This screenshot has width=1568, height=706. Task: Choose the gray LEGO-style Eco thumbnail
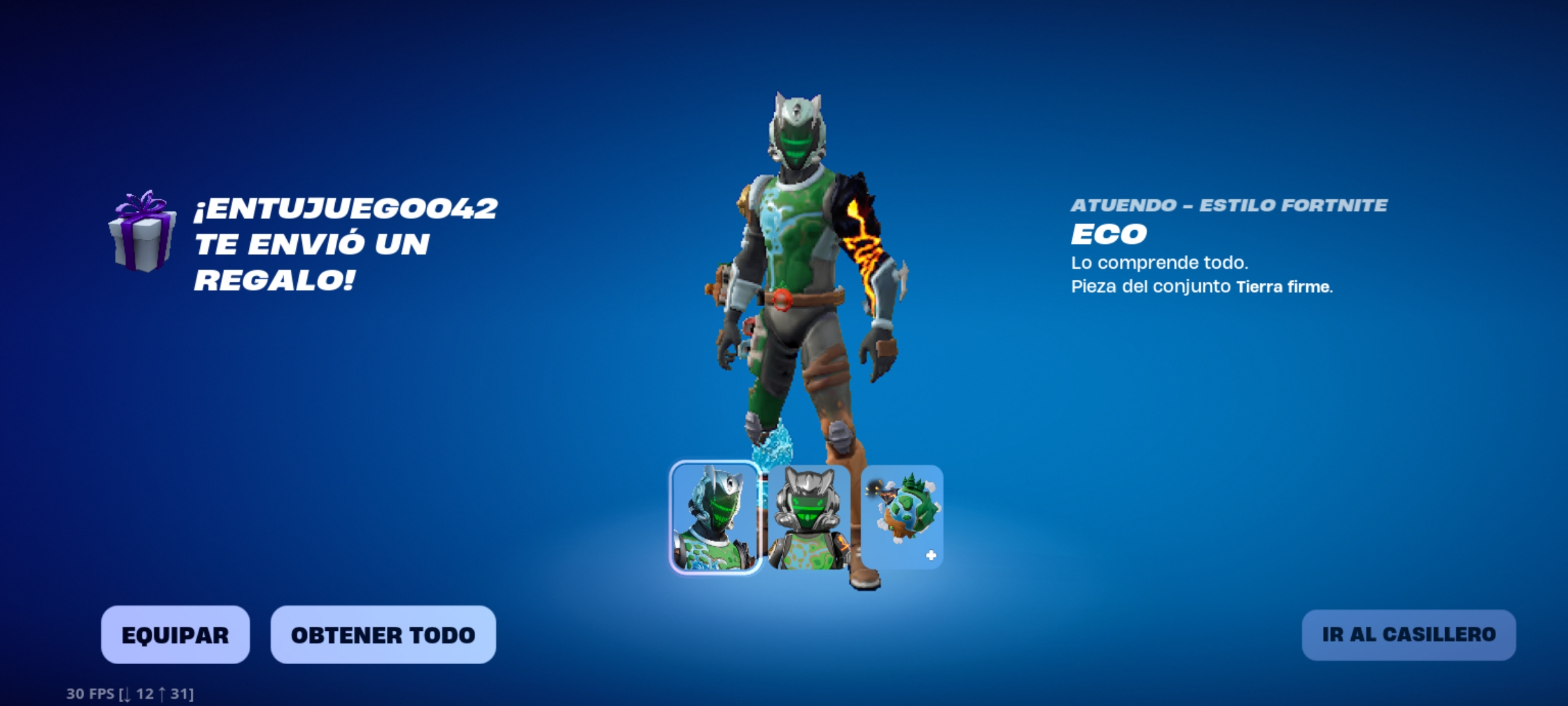(x=809, y=517)
